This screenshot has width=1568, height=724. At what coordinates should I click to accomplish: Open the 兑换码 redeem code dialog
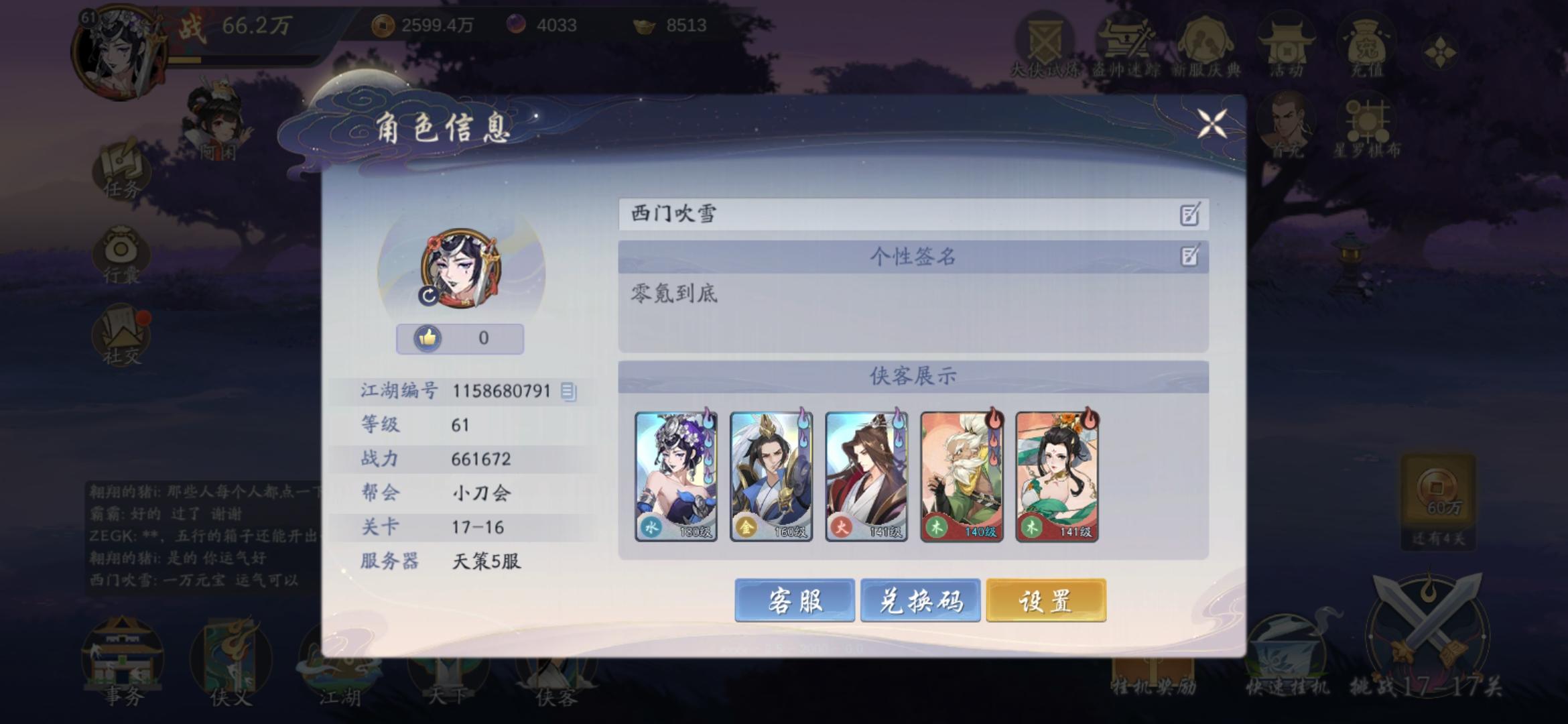921,601
